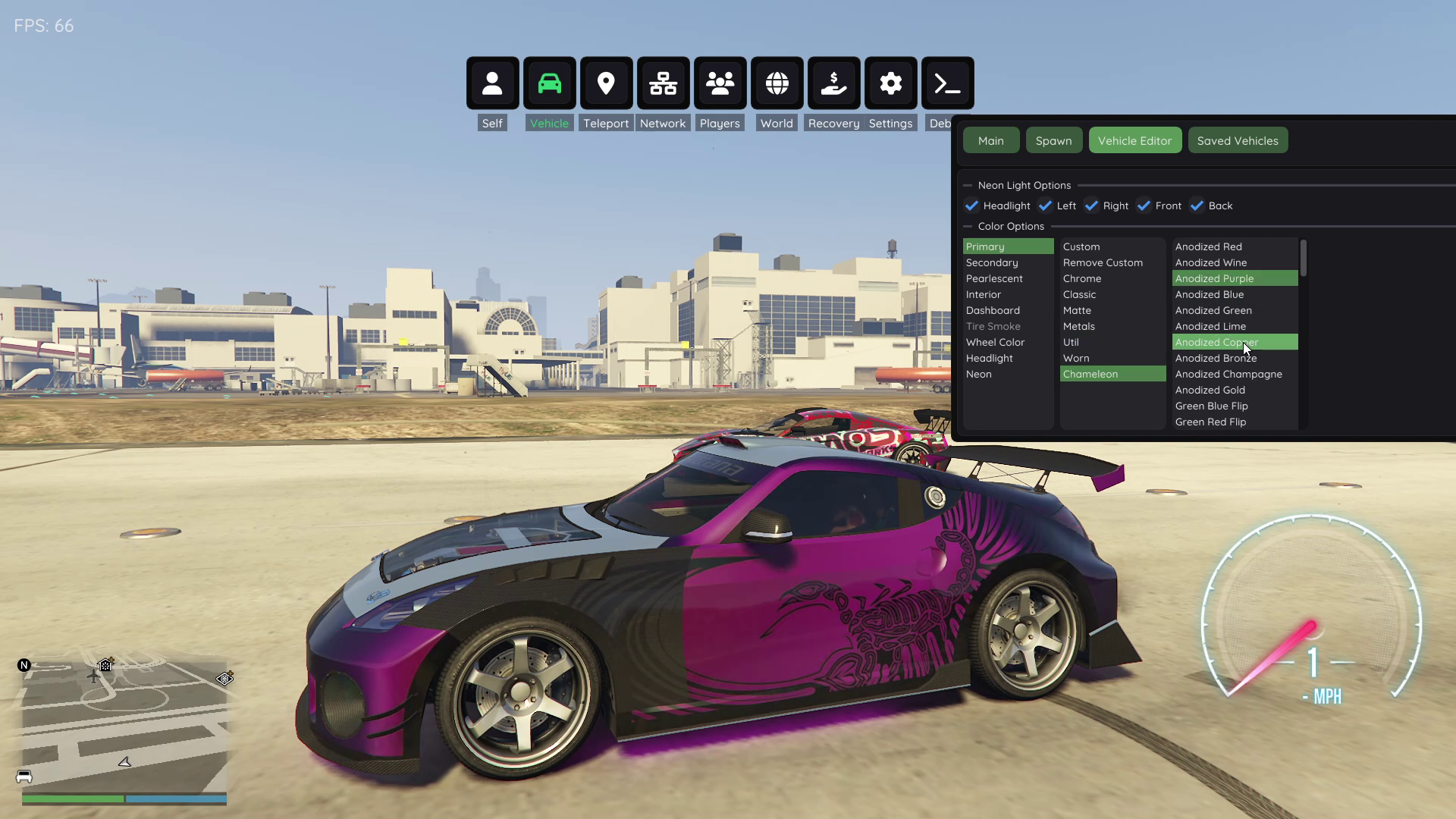This screenshot has height=819, width=1456.
Task: Choose Green Blue Flip color
Action: pos(1211,406)
